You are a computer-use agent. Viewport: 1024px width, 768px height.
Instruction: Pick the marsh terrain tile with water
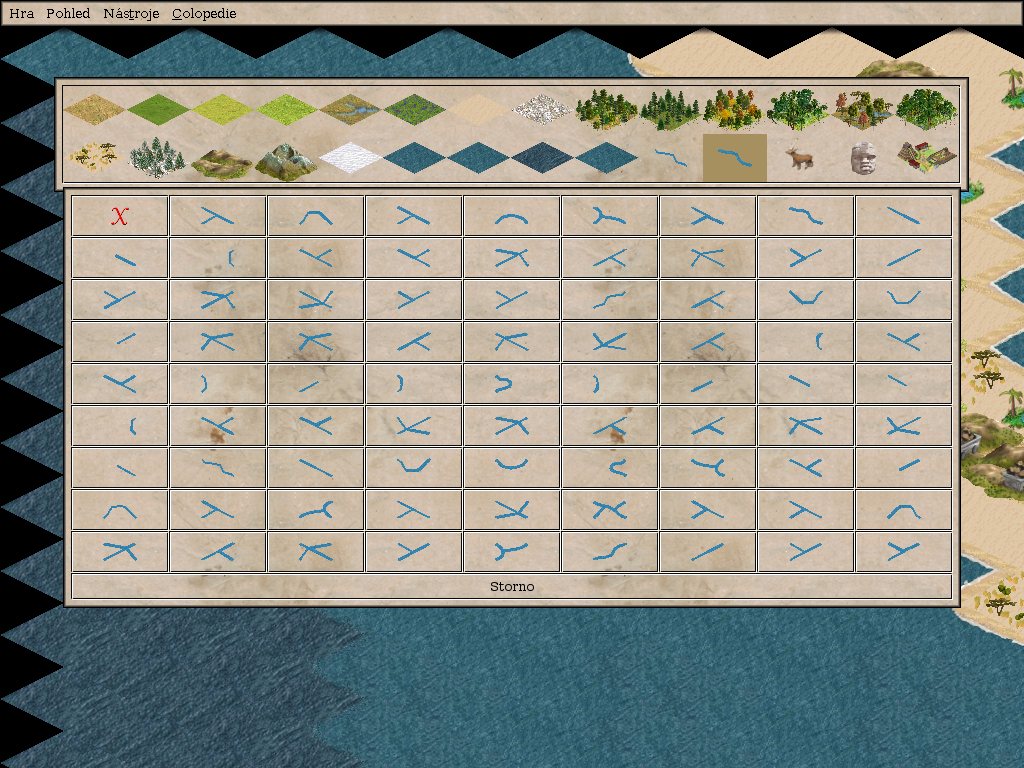pos(351,108)
